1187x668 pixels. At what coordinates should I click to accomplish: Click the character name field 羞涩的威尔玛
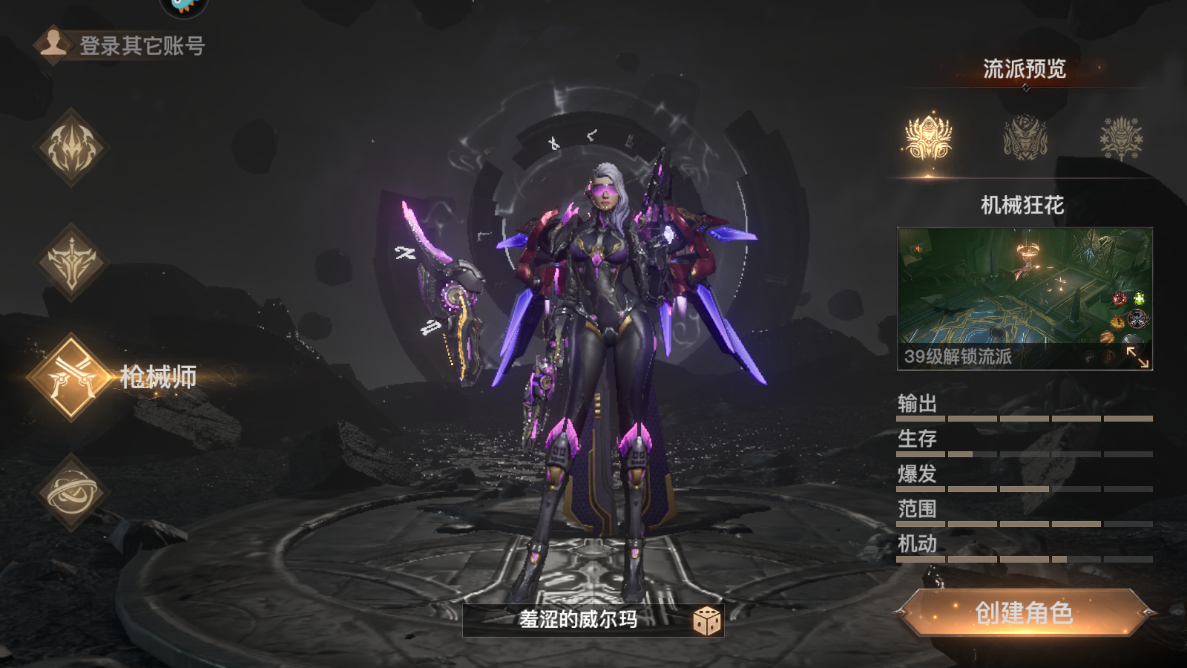click(x=577, y=620)
